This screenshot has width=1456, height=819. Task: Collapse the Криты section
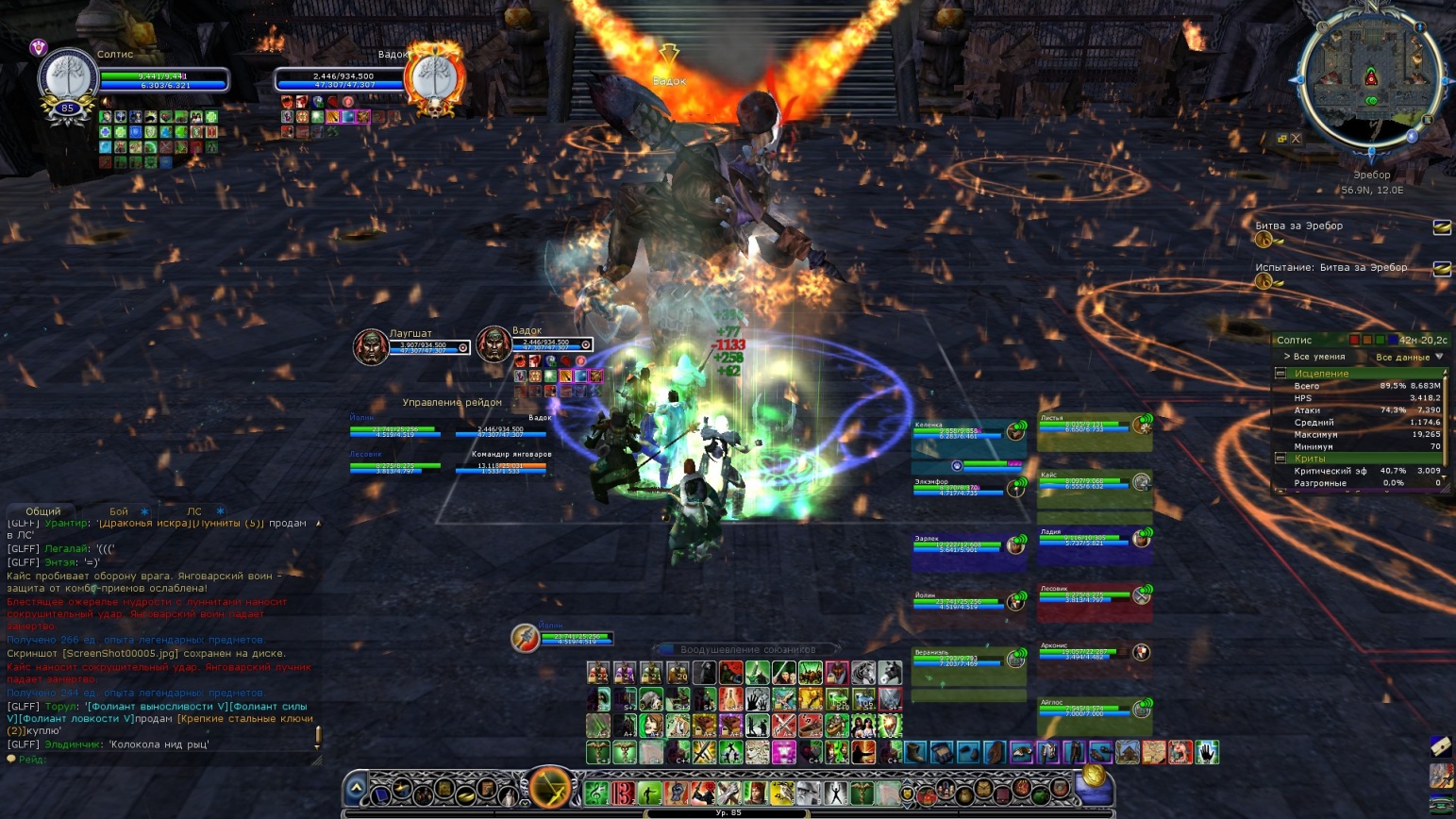click(x=1281, y=459)
